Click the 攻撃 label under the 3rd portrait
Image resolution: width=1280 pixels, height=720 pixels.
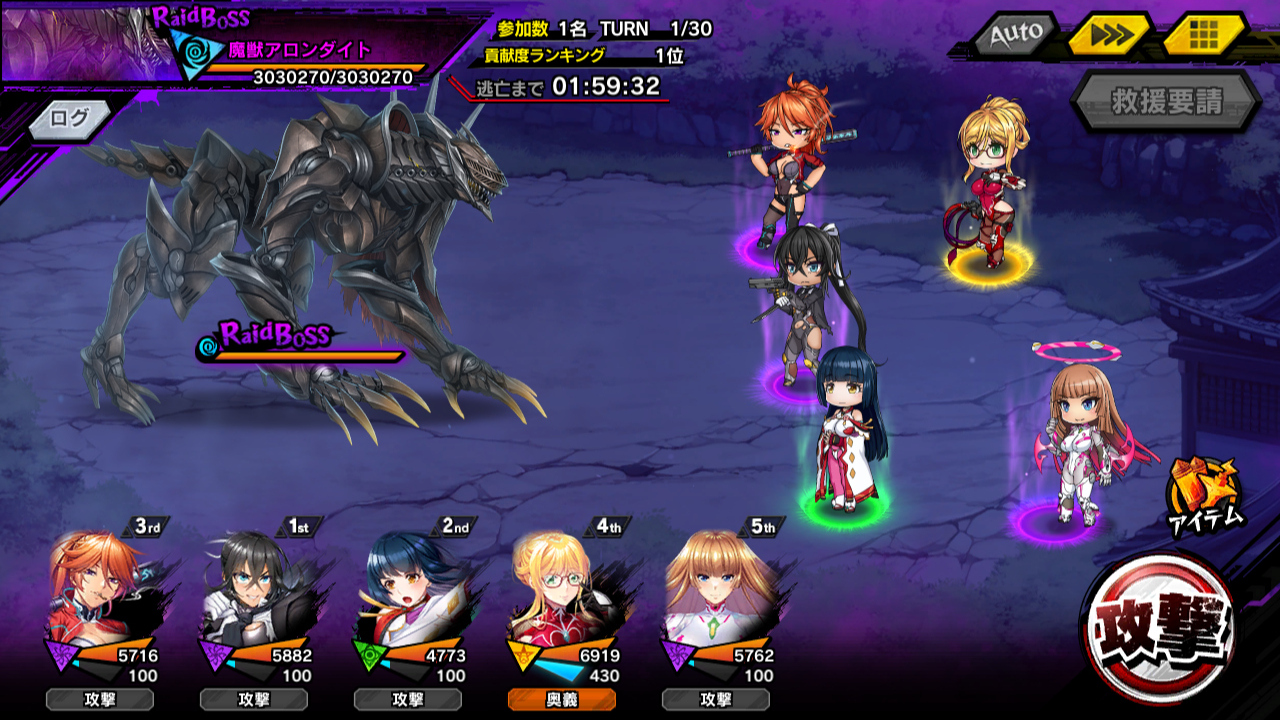tap(99, 699)
